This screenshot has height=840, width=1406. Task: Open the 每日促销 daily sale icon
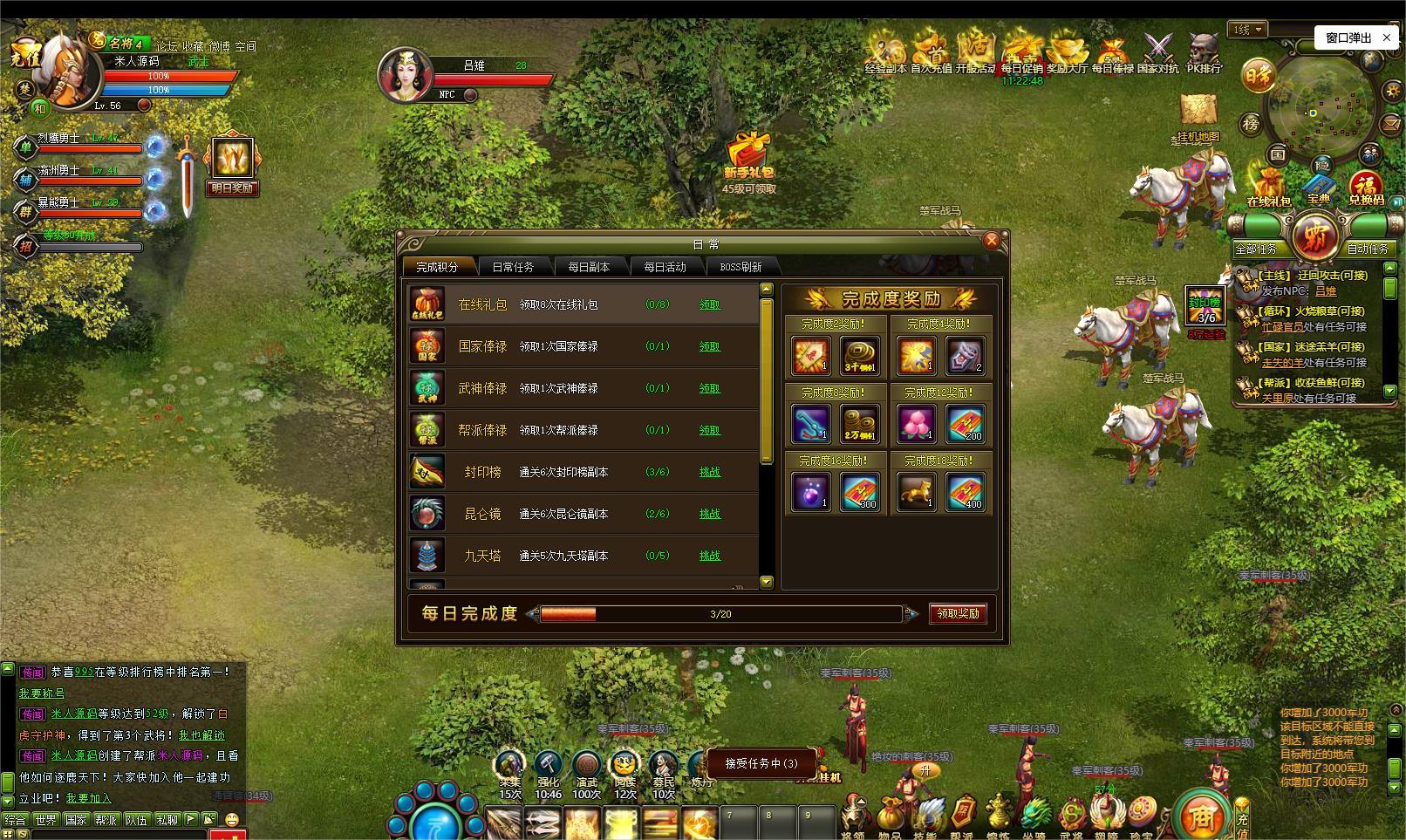click(1021, 51)
